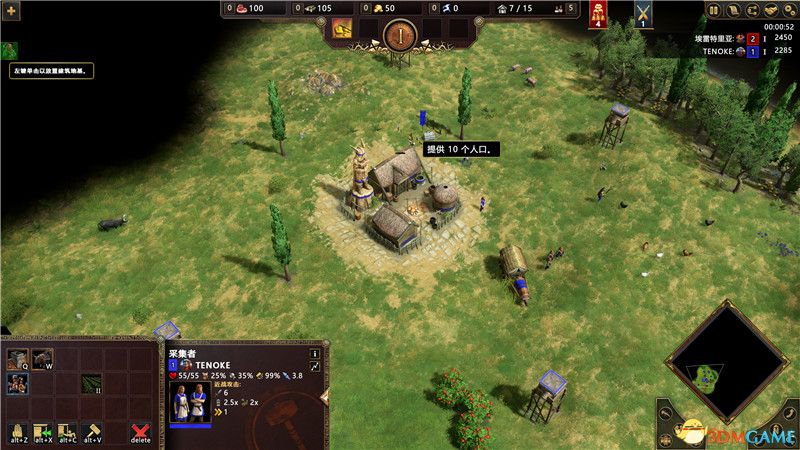
Task: Activate the alt+X command button
Action: [x=43, y=433]
